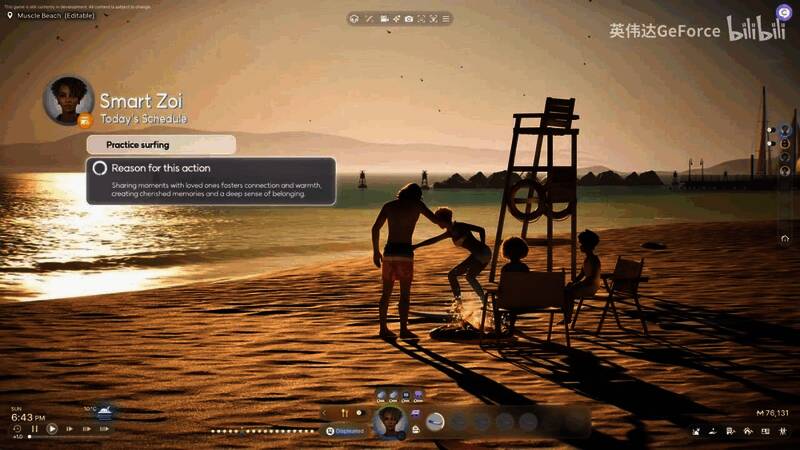
Task: Open the hamburger menu in top toolbar
Action: coord(446,18)
